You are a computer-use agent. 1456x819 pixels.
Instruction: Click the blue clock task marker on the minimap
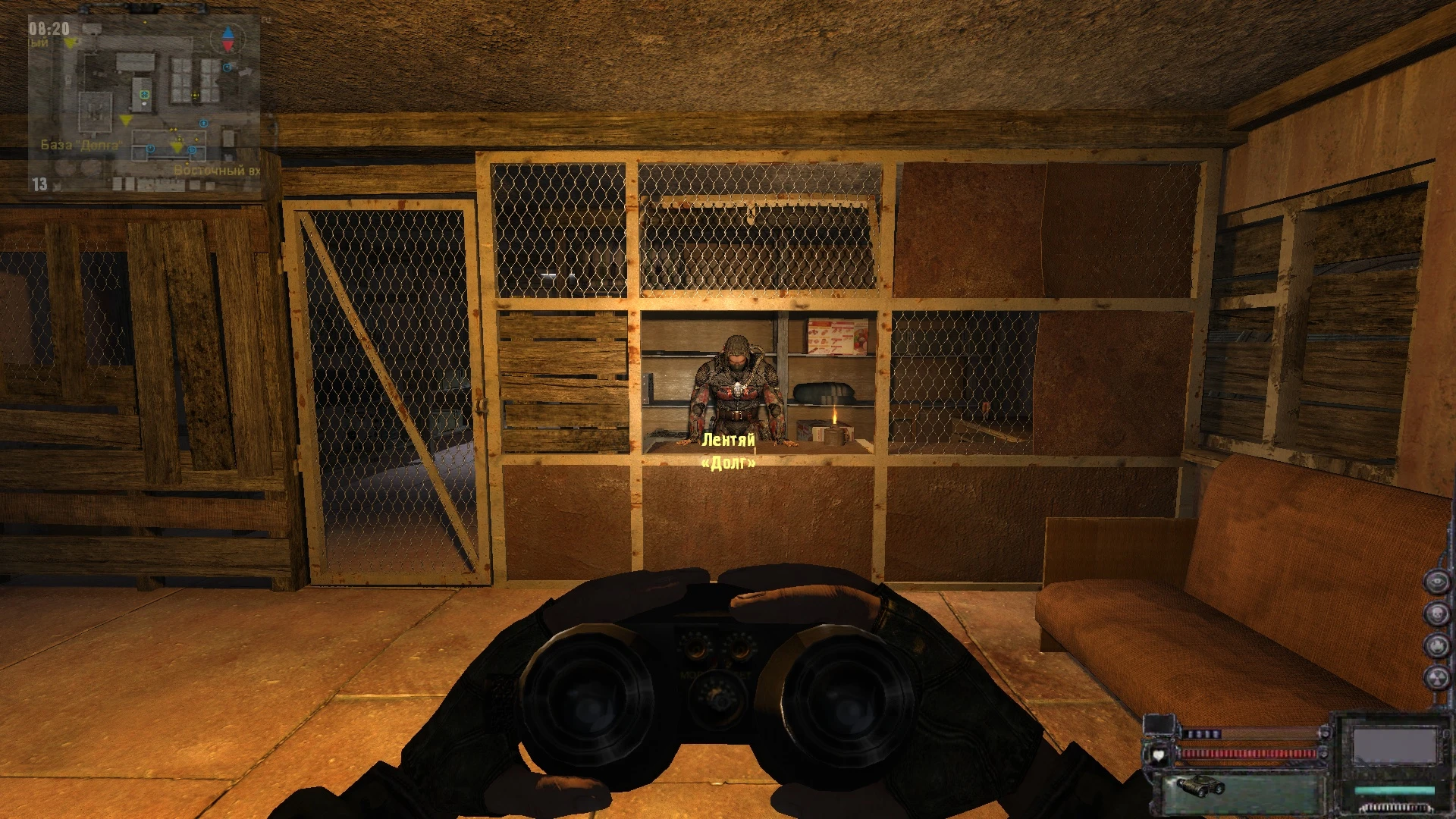150,149
